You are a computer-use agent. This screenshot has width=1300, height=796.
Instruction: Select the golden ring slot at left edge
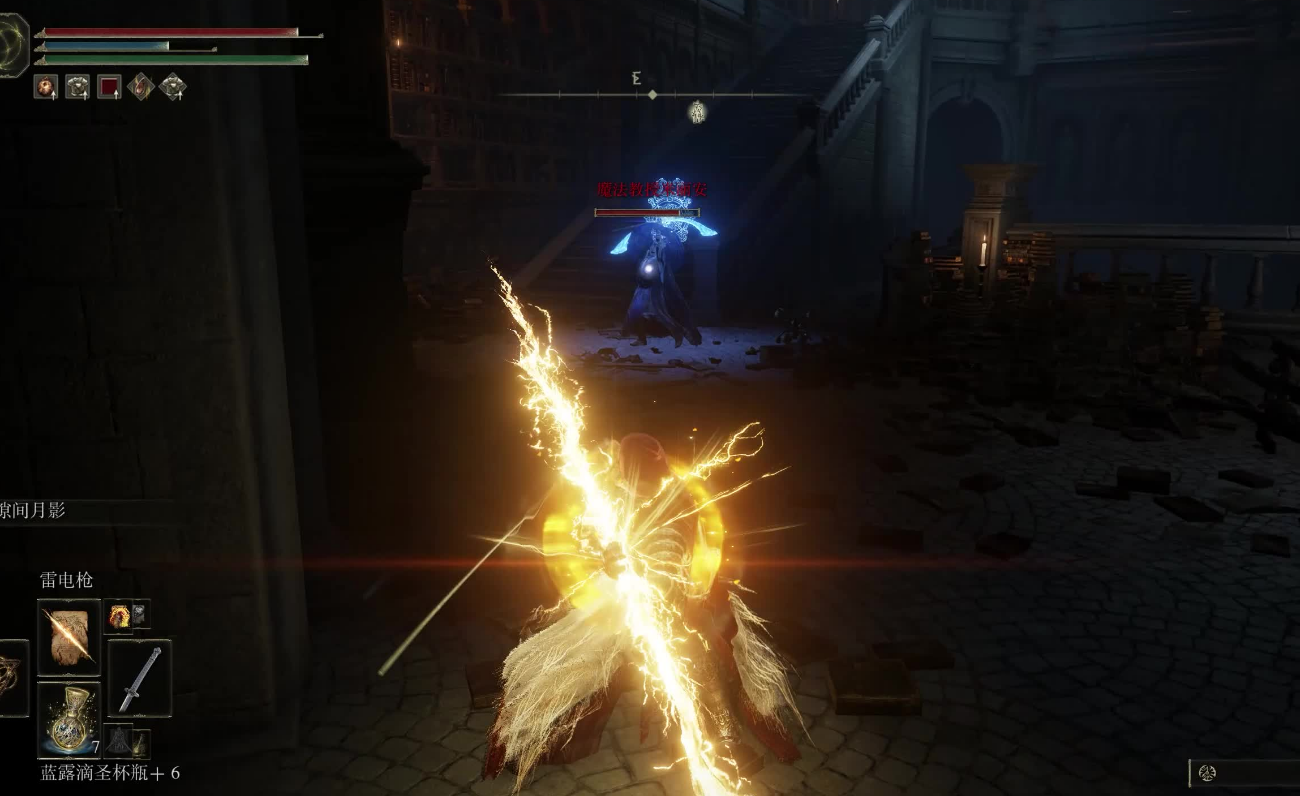12,679
